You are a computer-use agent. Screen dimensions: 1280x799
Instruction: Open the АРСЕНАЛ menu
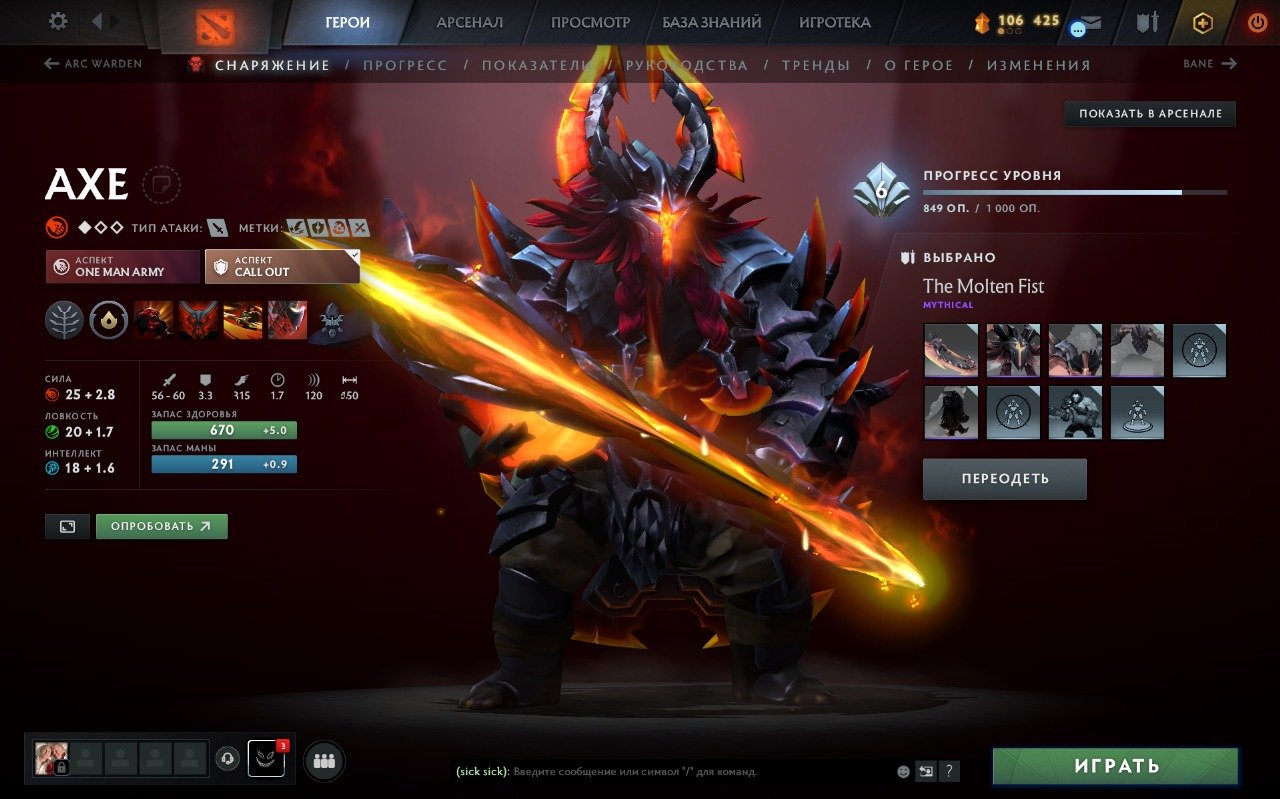pos(469,21)
